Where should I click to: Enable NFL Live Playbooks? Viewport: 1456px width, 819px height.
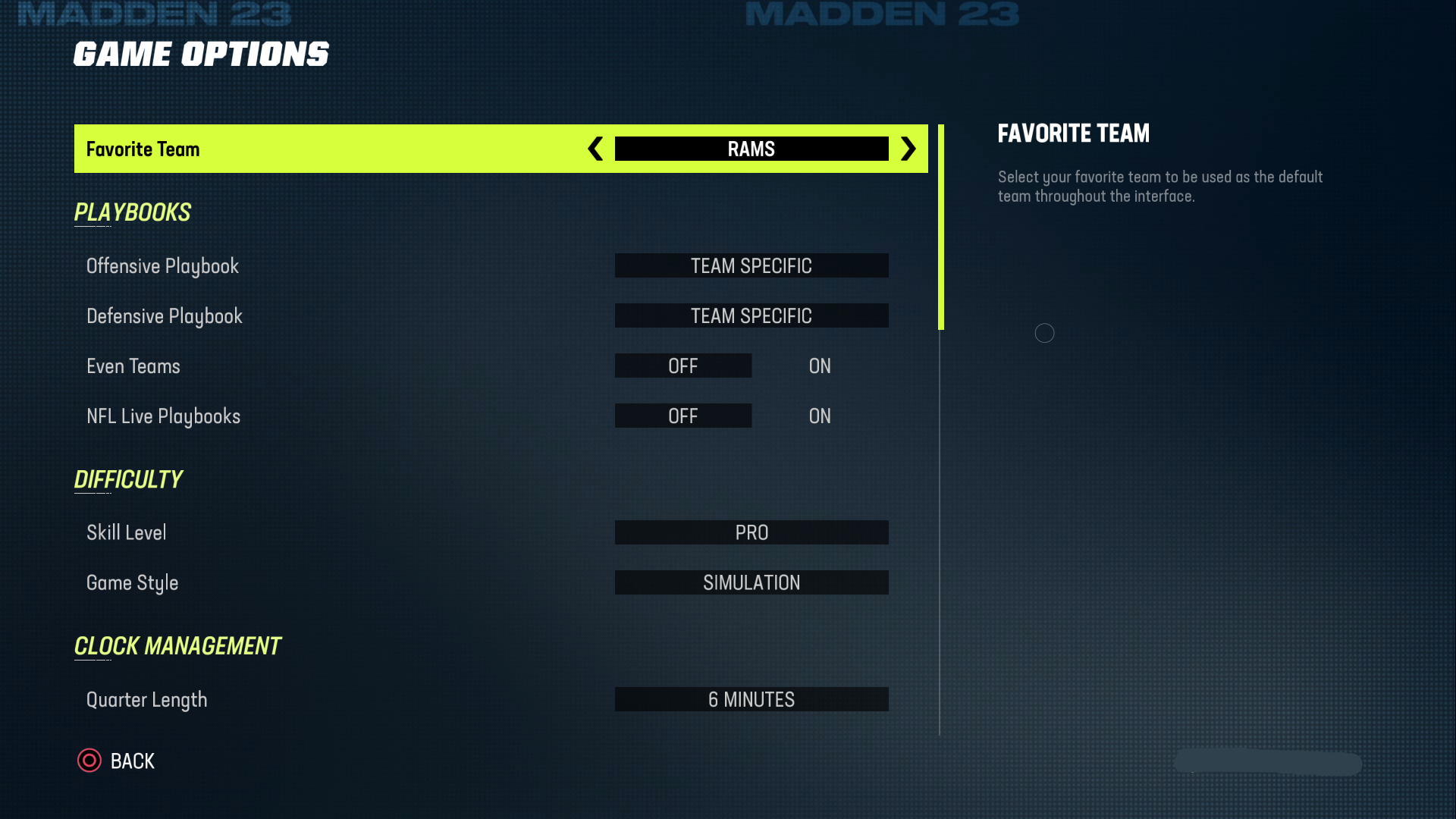[x=819, y=416]
